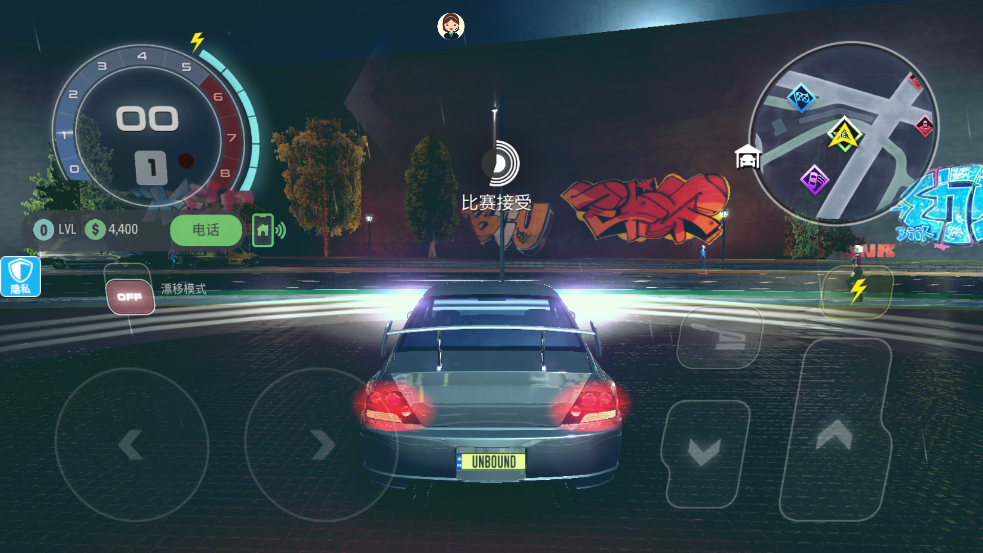Tap the green 电话 phone button

(x=205, y=230)
